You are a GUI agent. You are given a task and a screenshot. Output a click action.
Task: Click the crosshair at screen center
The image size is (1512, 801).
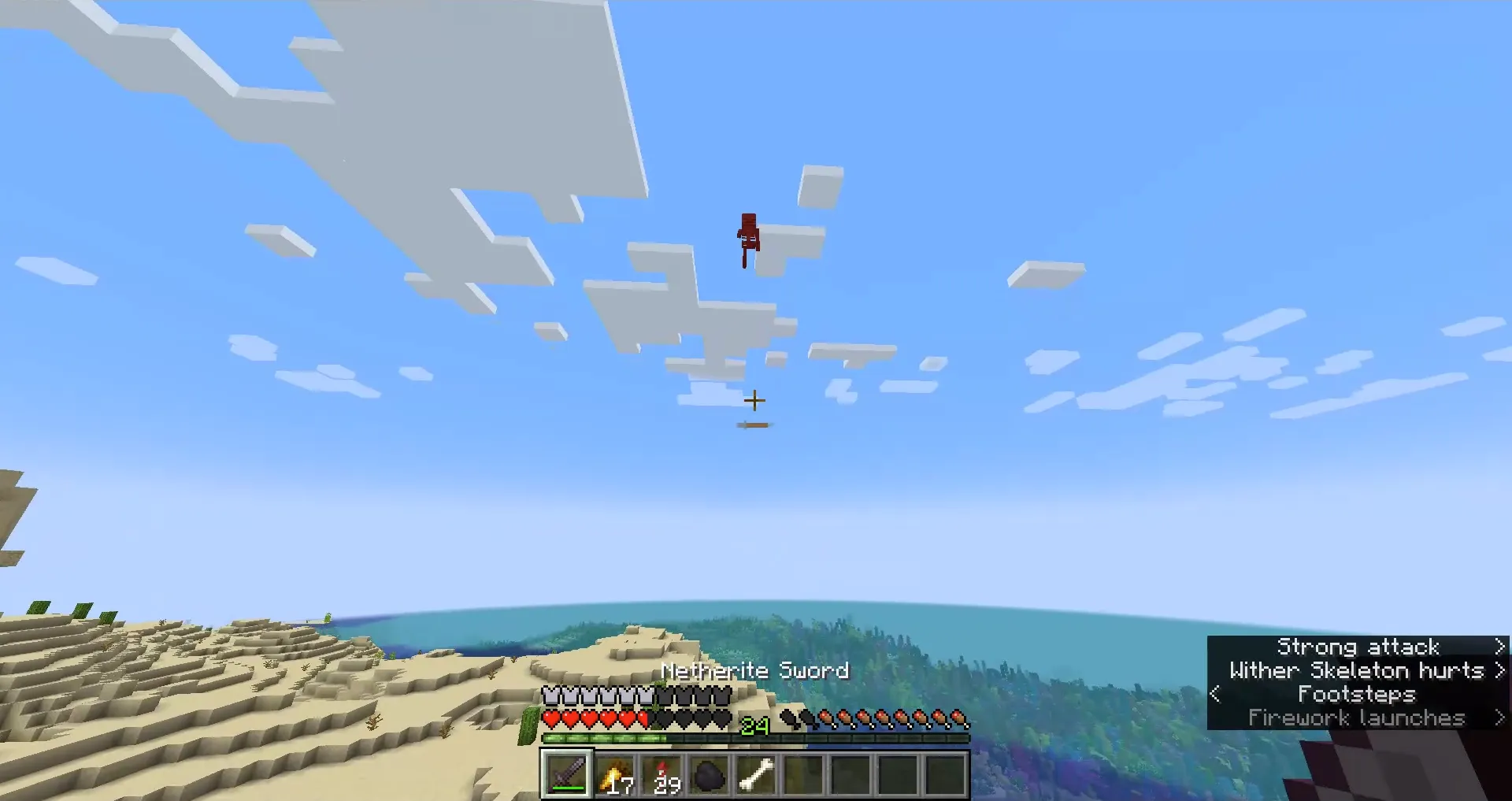tap(754, 401)
